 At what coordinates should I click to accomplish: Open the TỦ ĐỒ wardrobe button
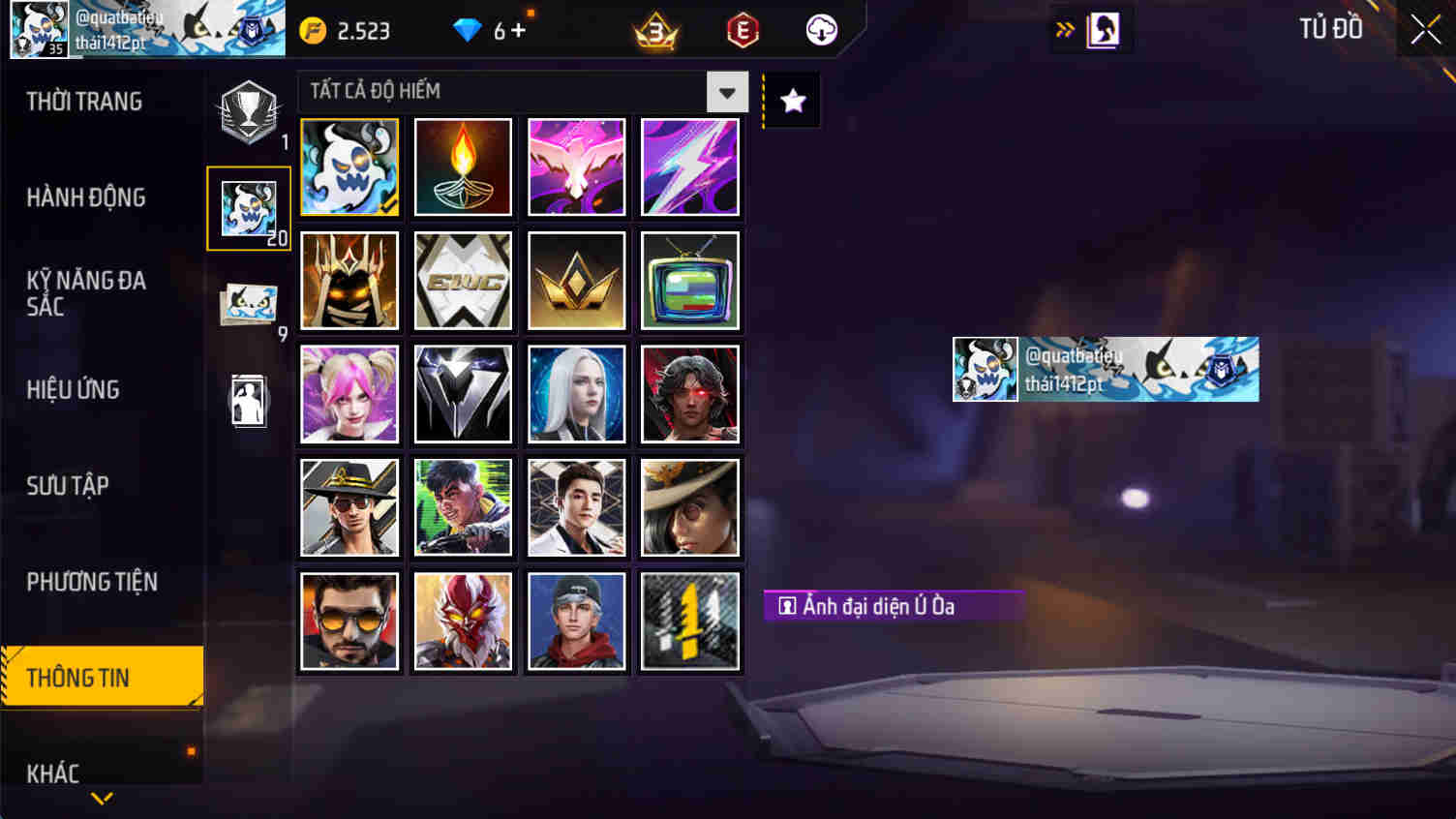point(1330,29)
